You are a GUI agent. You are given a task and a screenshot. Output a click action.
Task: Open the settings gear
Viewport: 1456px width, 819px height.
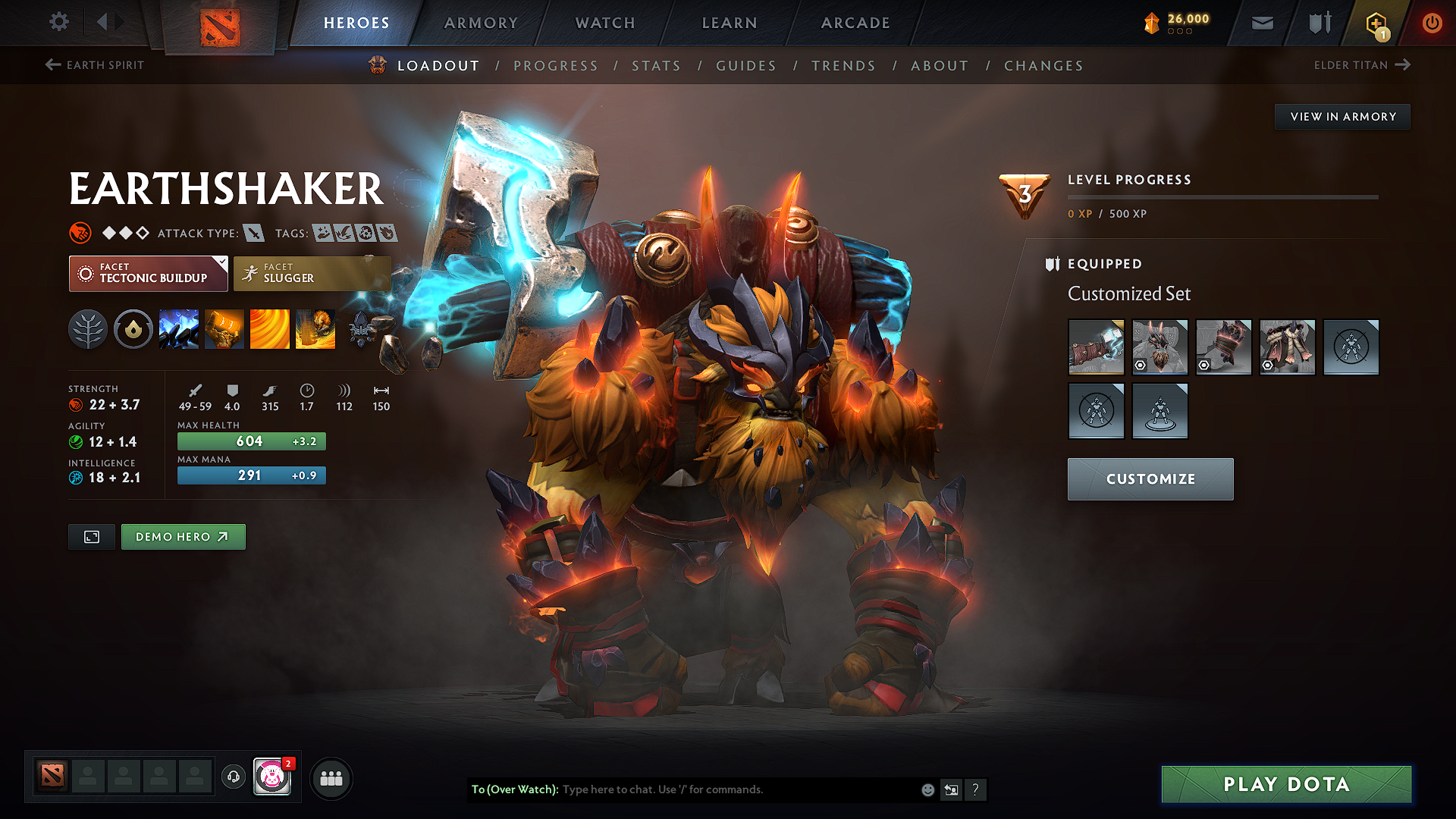58,22
